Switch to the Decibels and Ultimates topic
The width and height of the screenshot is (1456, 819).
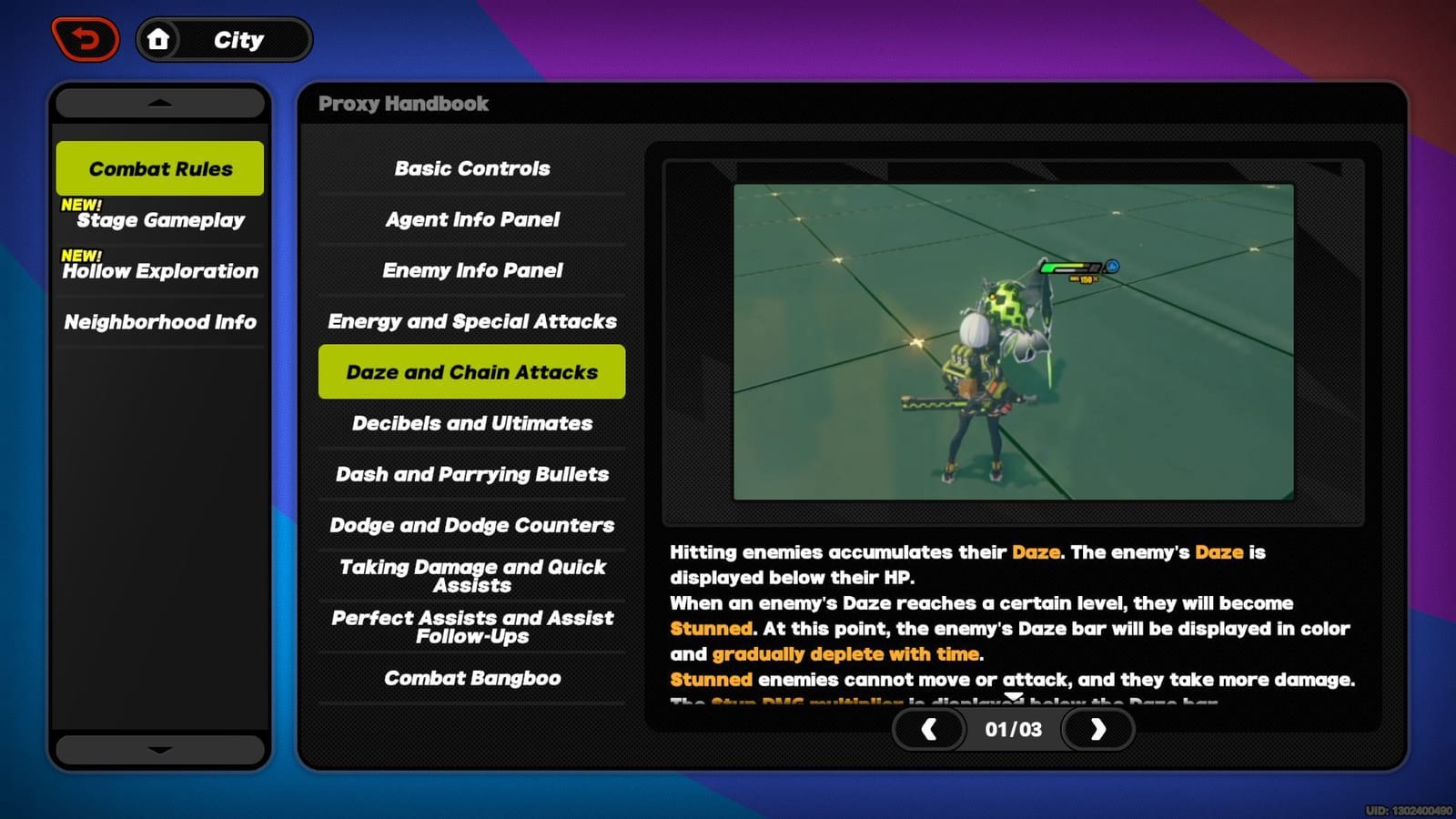(471, 423)
